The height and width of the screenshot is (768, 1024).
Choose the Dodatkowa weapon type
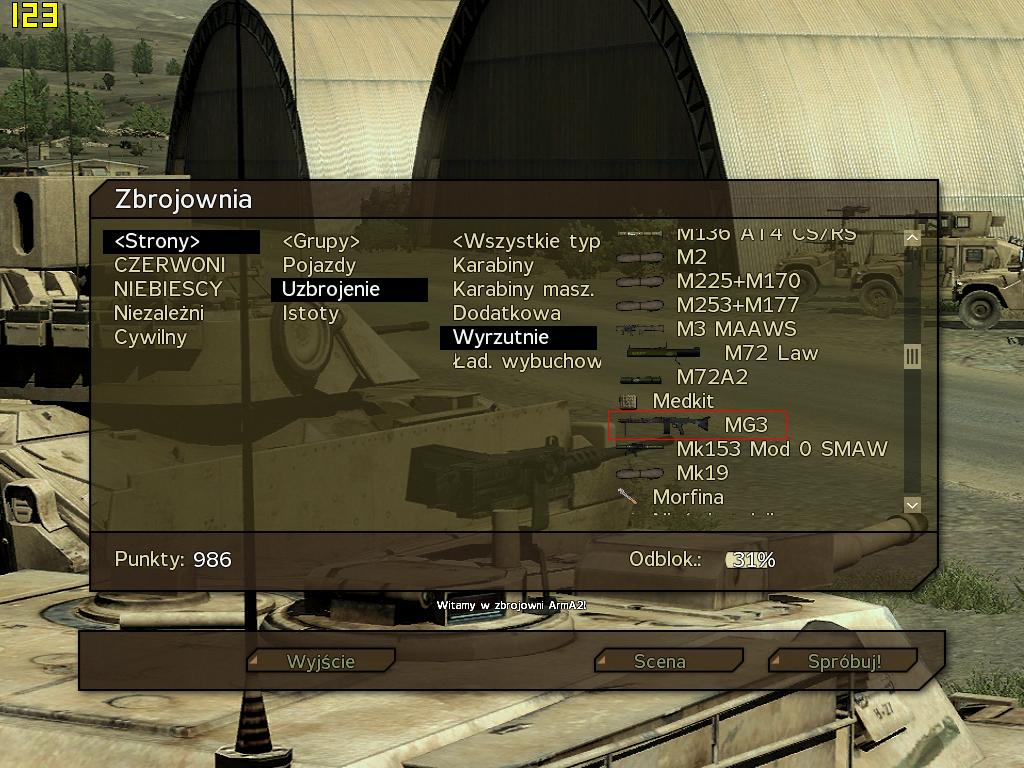click(x=507, y=313)
